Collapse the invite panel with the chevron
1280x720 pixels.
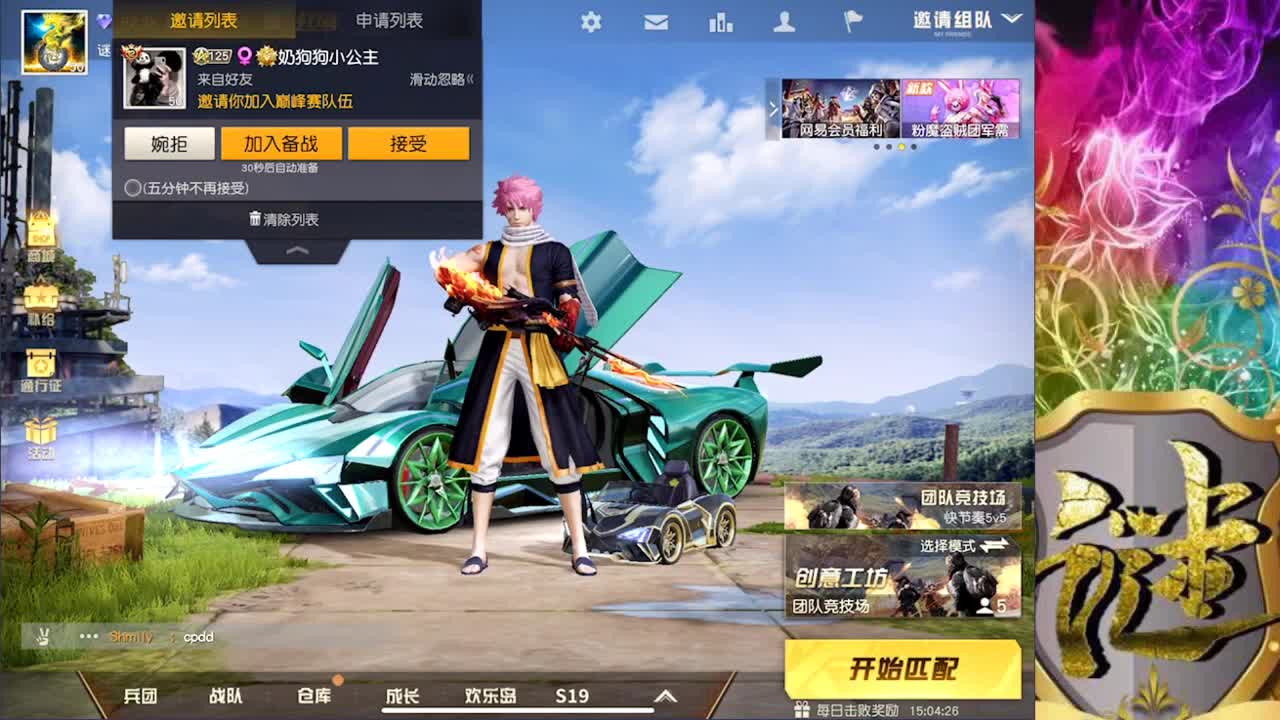(x=299, y=252)
